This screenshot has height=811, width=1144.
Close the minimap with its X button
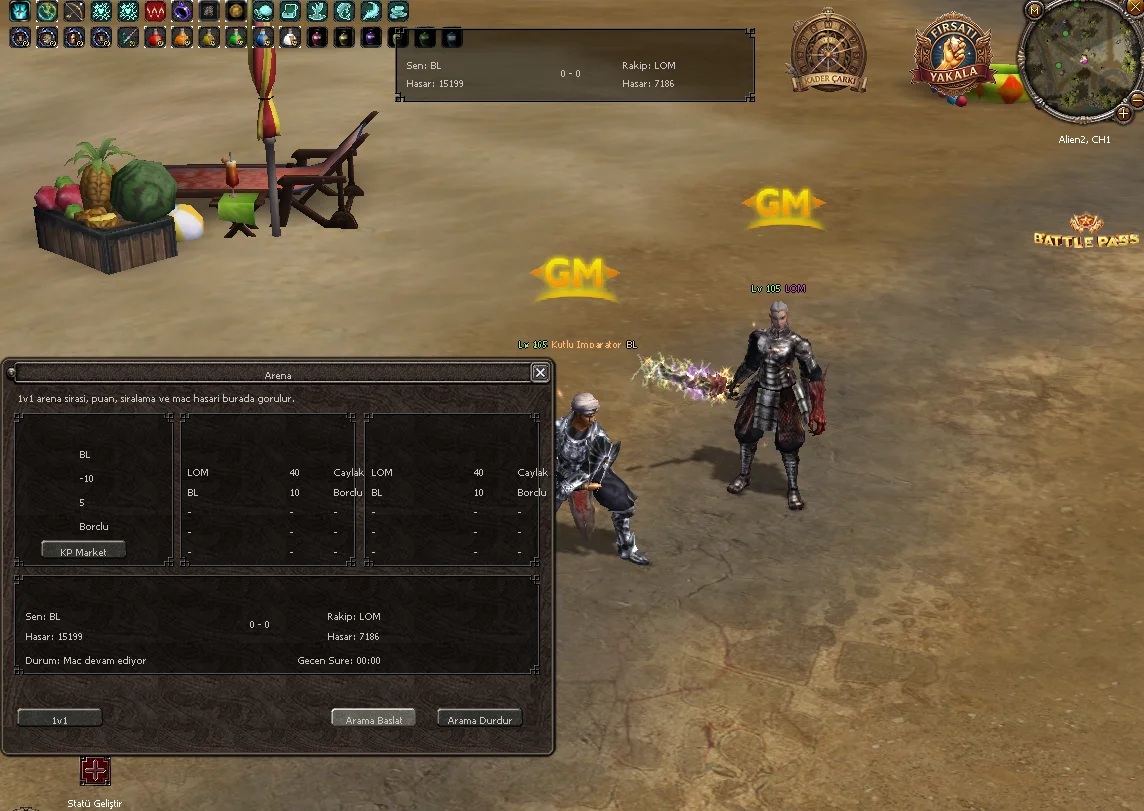1136,99
